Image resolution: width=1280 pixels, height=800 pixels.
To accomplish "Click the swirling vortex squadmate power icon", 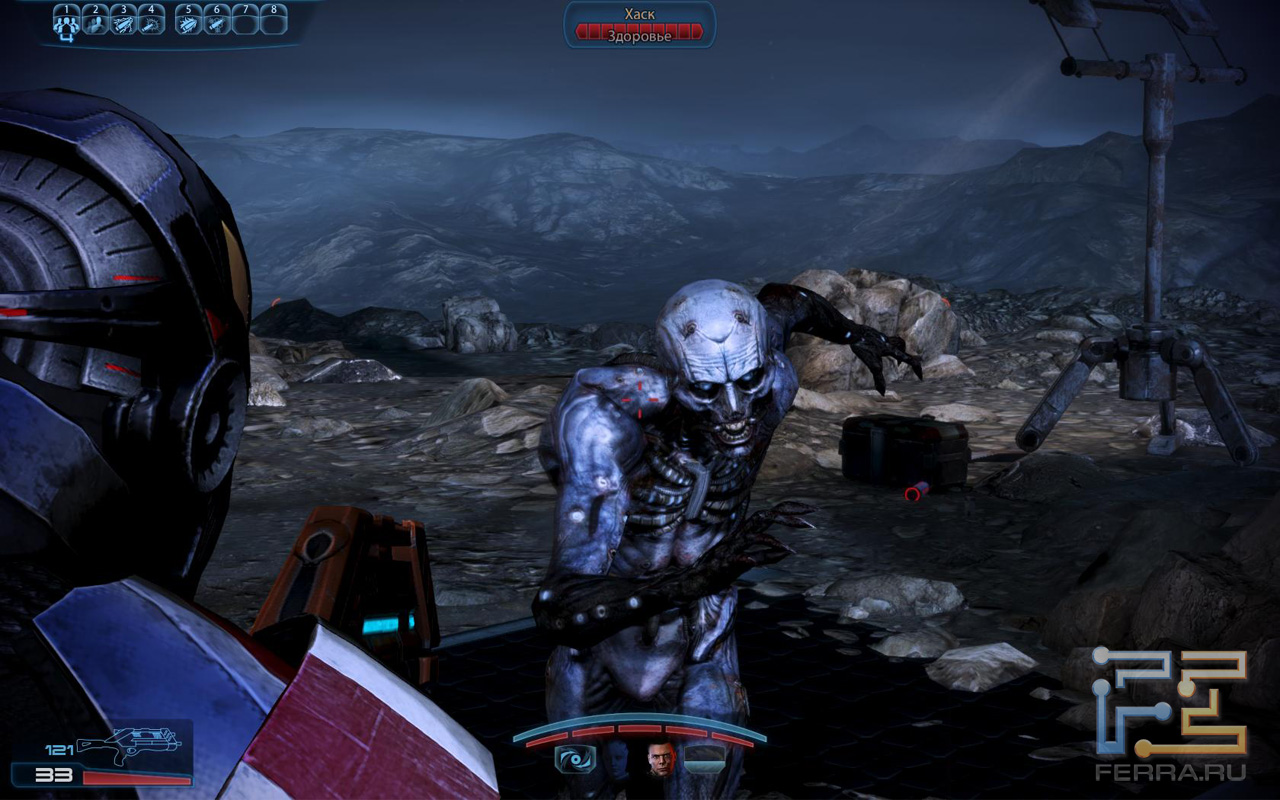I will point(575,759).
